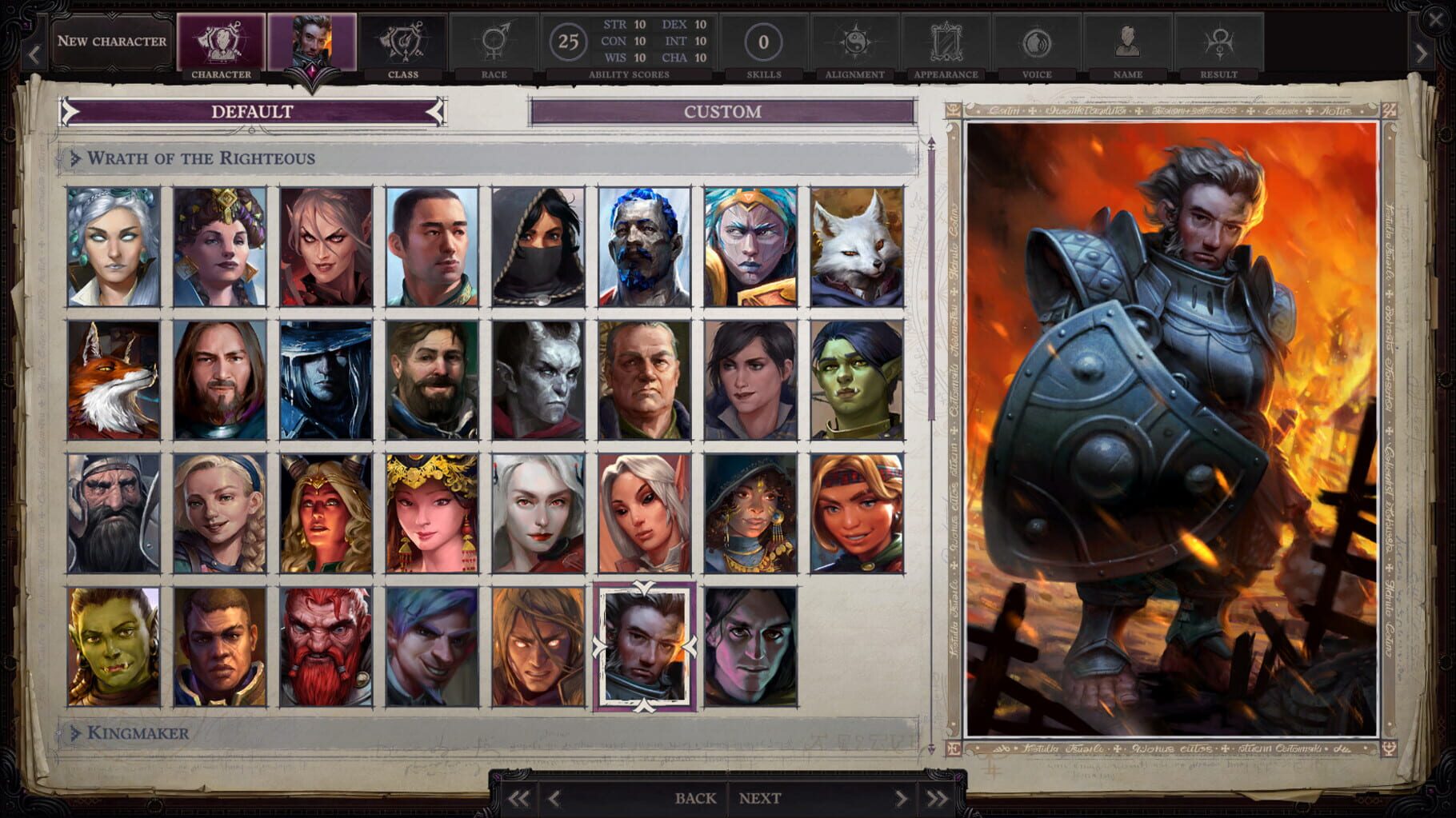The height and width of the screenshot is (818, 1456).
Task: Open the Result summary stage icon
Action: pos(1217,40)
